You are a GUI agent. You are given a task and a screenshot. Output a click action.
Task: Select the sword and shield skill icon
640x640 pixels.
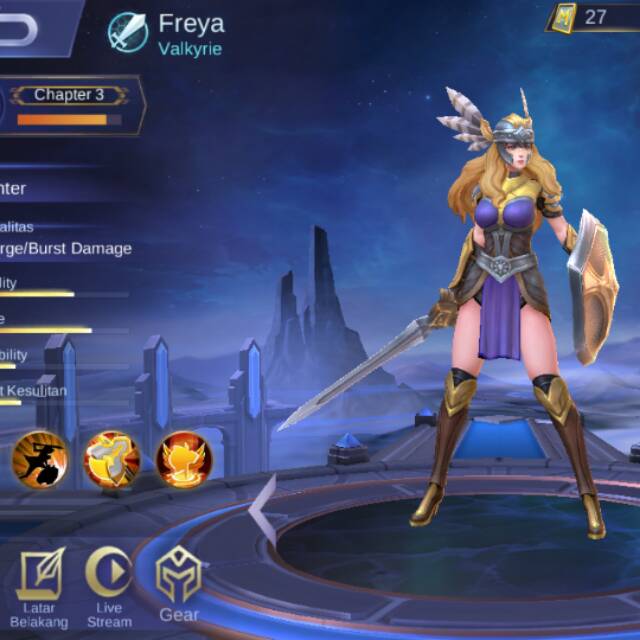point(111,458)
